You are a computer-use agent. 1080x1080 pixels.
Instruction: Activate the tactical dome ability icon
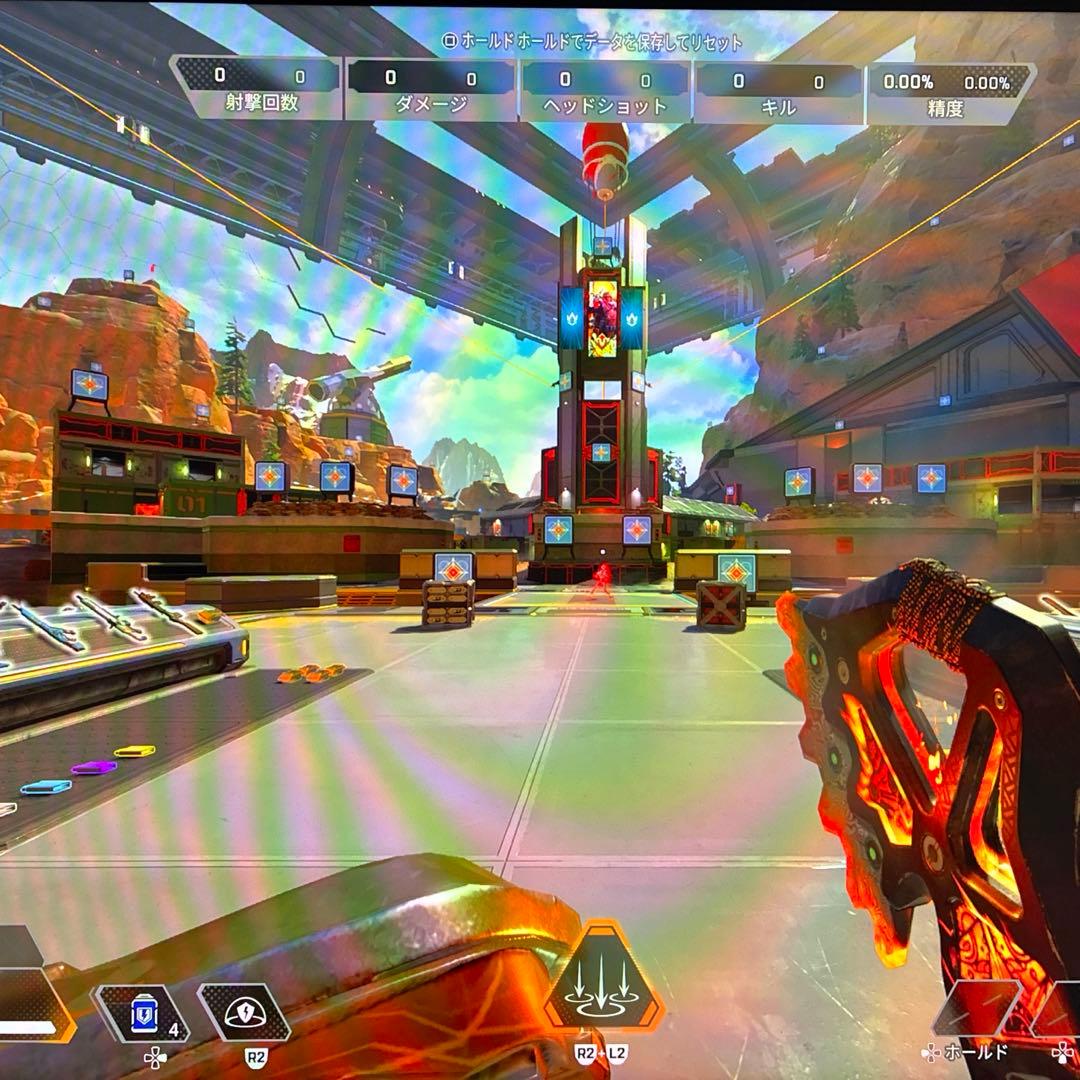(243, 1012)
